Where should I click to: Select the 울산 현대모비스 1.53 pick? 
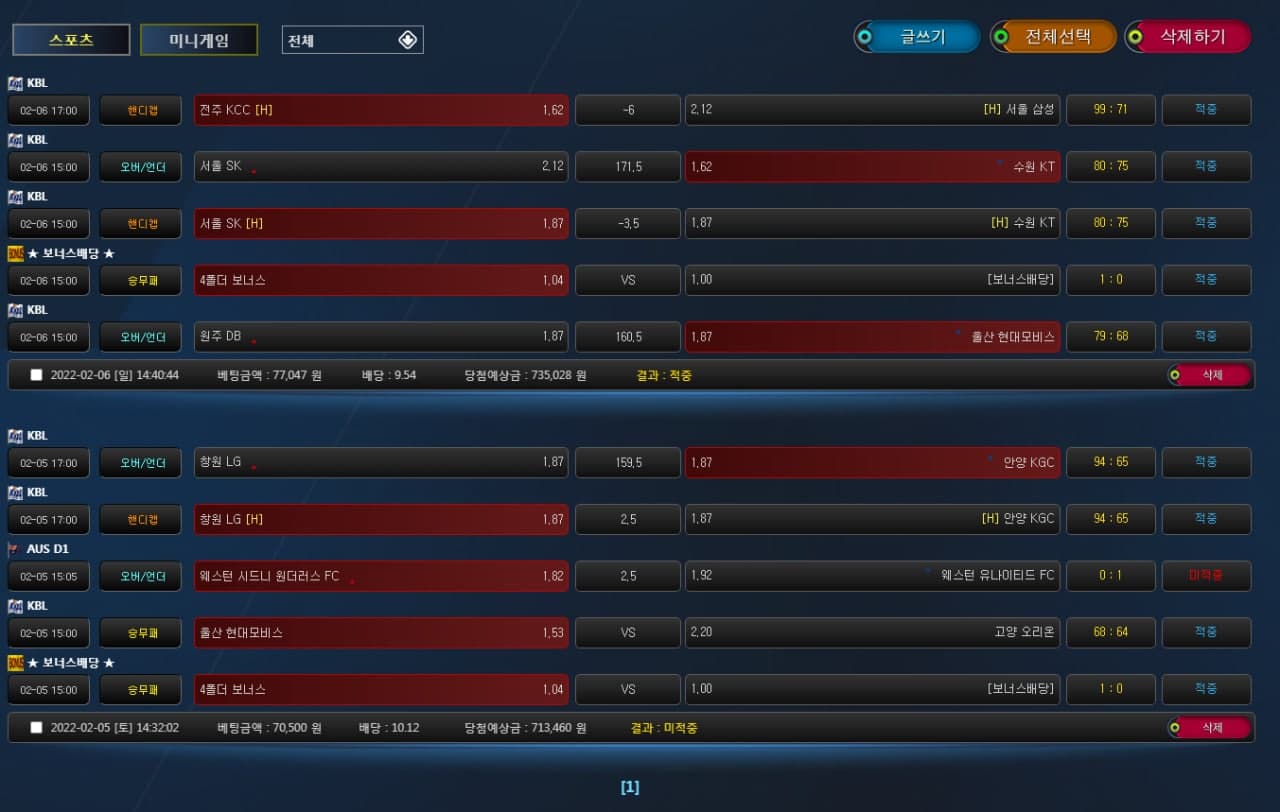click(381, 633)
